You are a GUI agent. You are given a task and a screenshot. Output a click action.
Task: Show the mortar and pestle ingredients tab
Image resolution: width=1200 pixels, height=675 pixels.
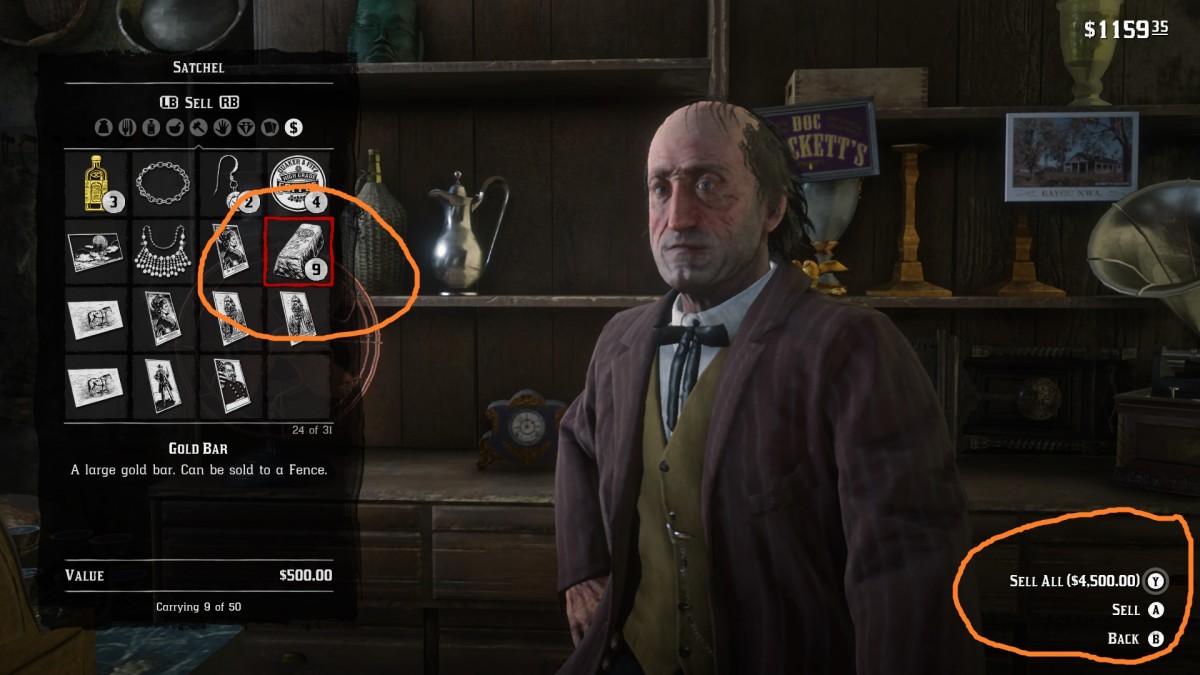(175, 127)
